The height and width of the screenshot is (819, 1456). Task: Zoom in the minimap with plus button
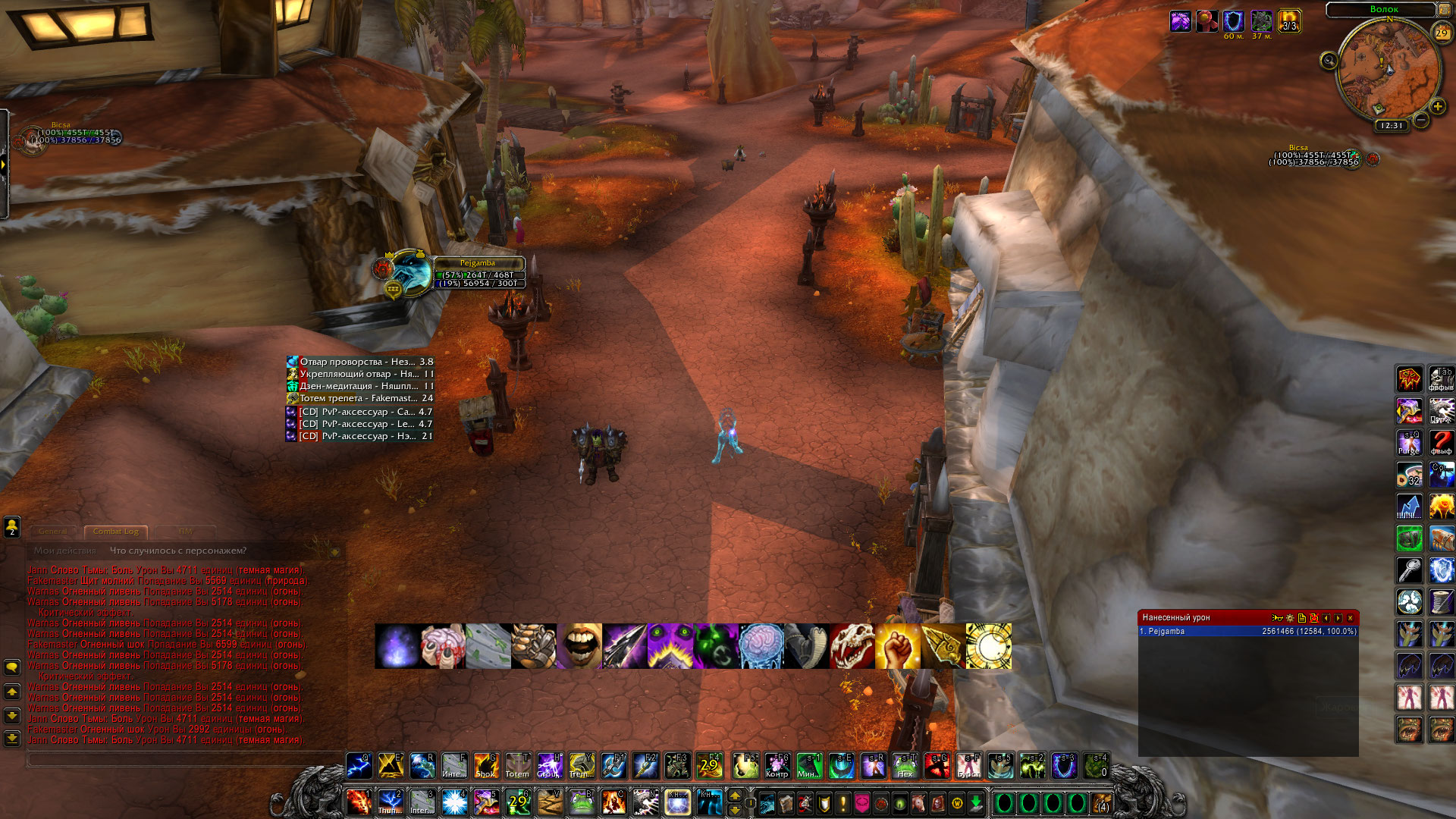pos(1437,107)
